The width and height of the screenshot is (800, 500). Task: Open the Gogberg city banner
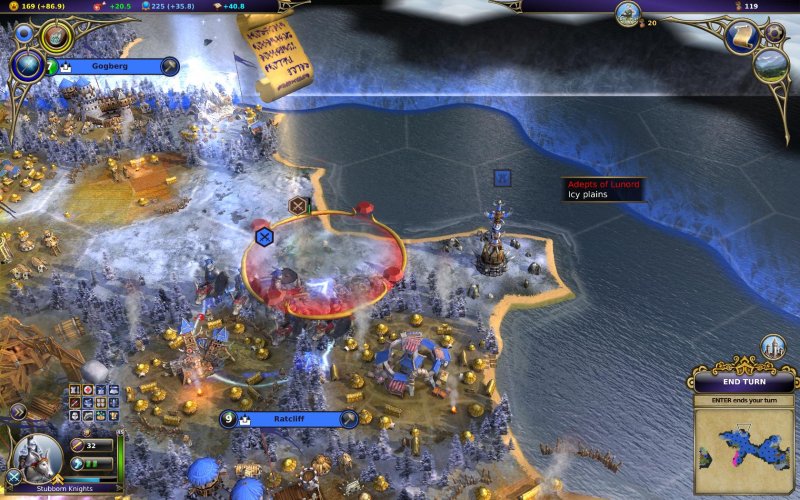coord(112,67)
